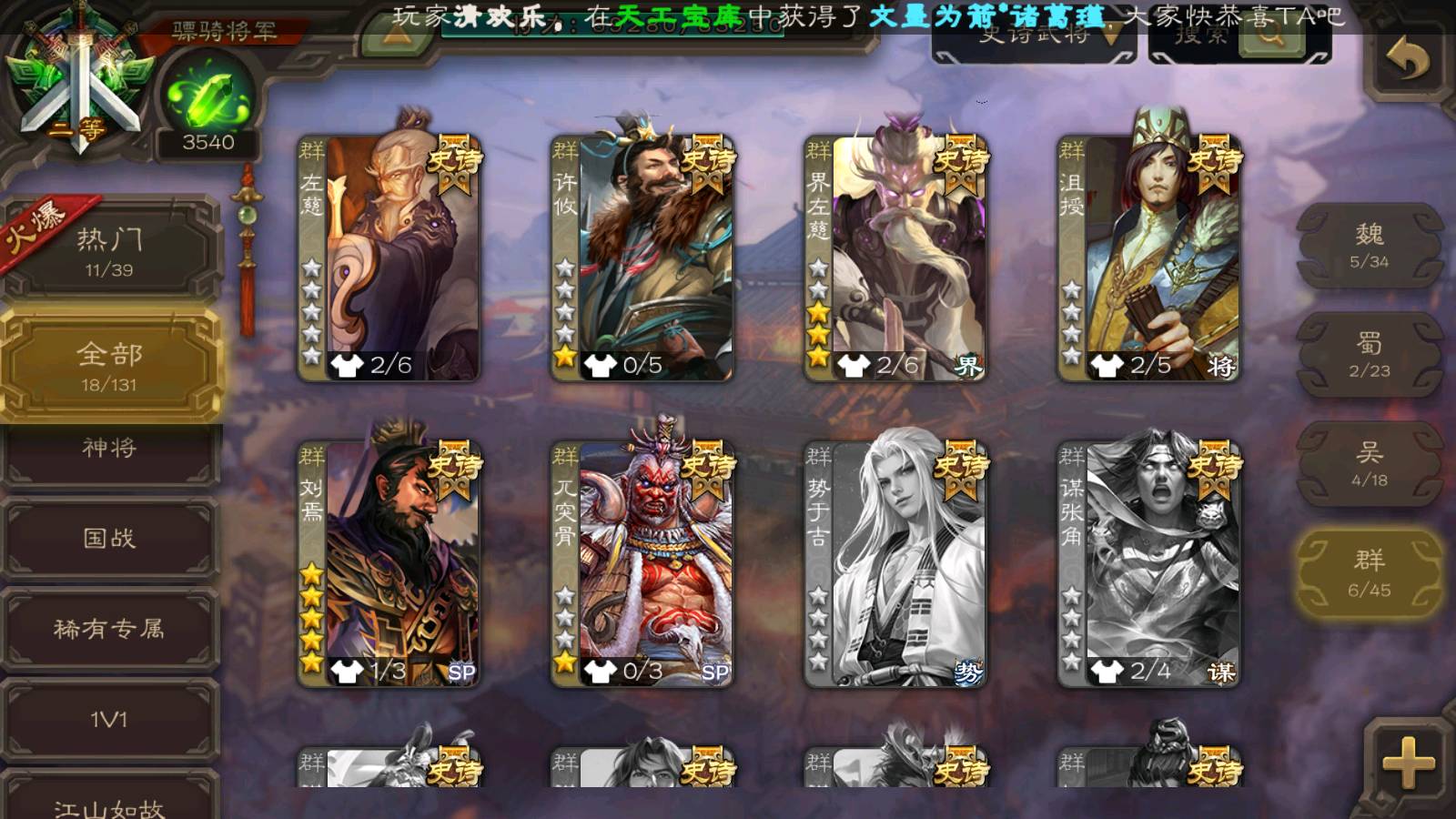This screenshot has width=1456, height=819.
Task: Select the 兀突骨 SP hero card
Action: [x=642, y=562]
